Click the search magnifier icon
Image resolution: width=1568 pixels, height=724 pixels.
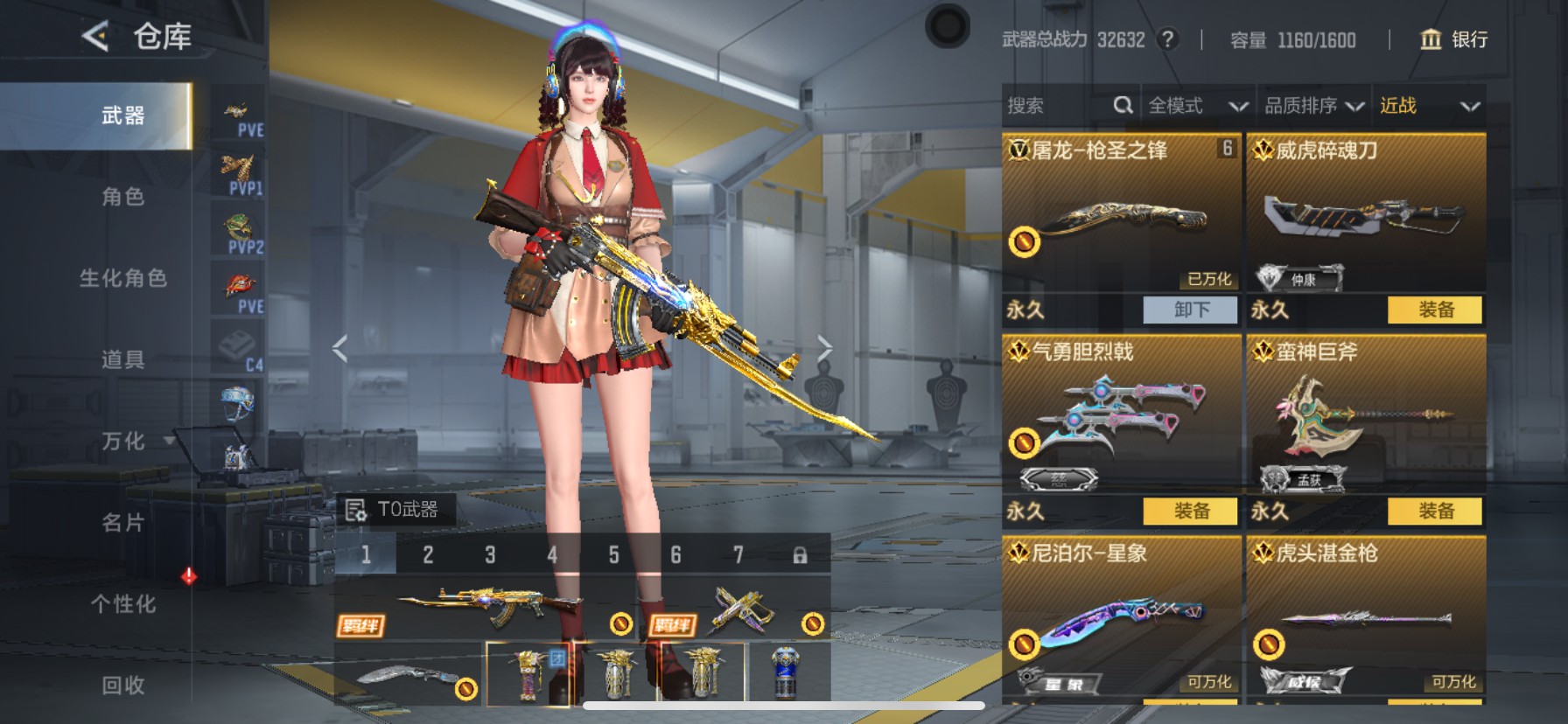1123,105
